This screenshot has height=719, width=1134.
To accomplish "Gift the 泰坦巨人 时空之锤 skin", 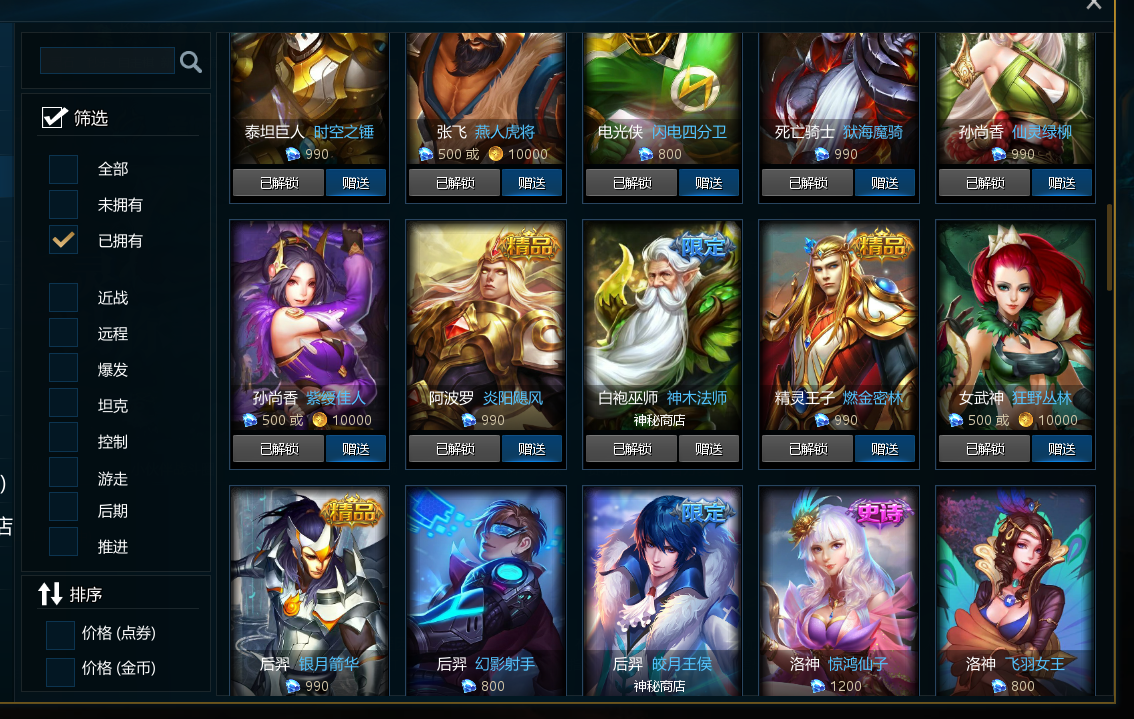I will [355, 183].
